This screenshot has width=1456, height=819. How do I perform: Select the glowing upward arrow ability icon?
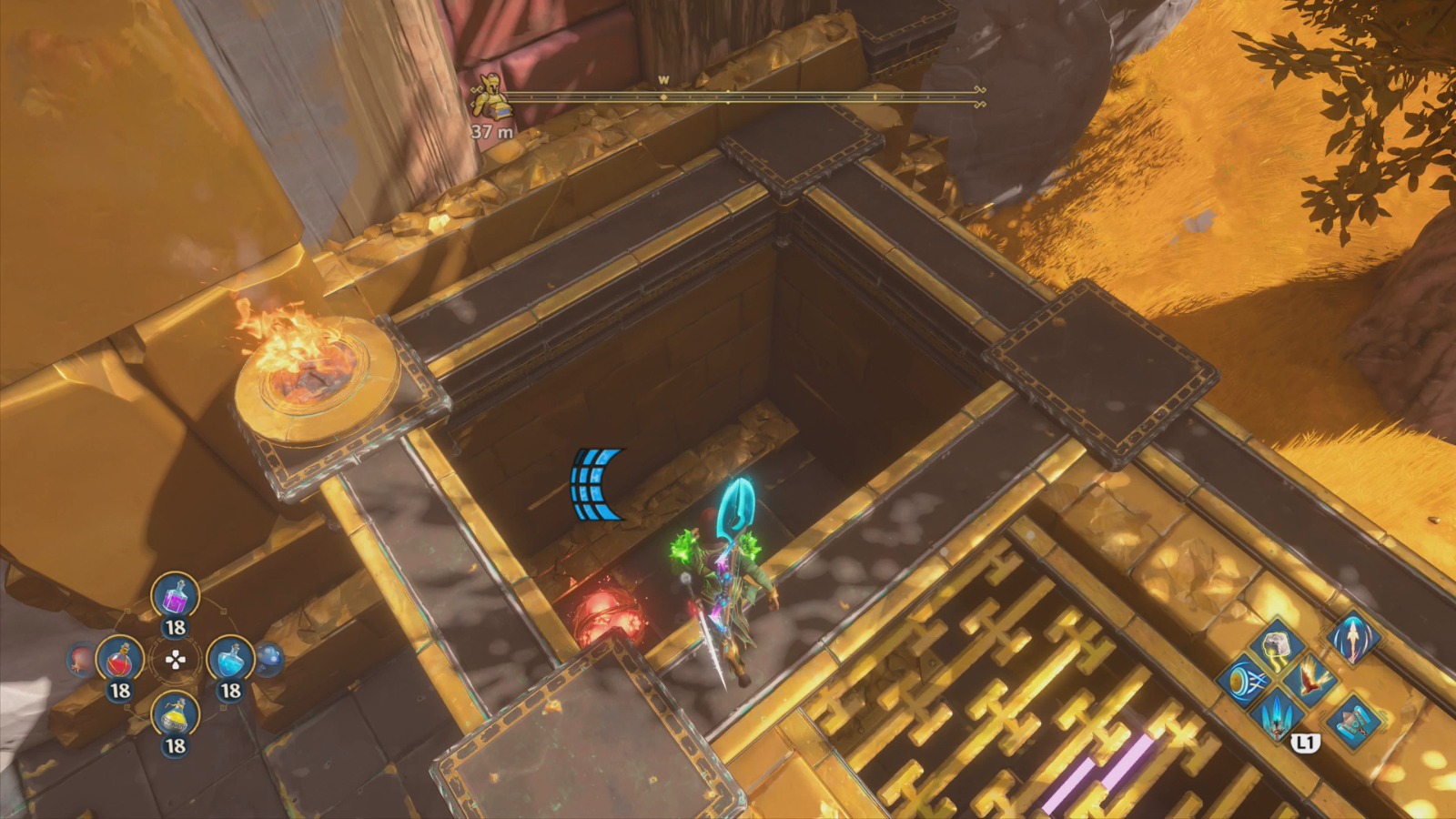[x=1354, y=640]
